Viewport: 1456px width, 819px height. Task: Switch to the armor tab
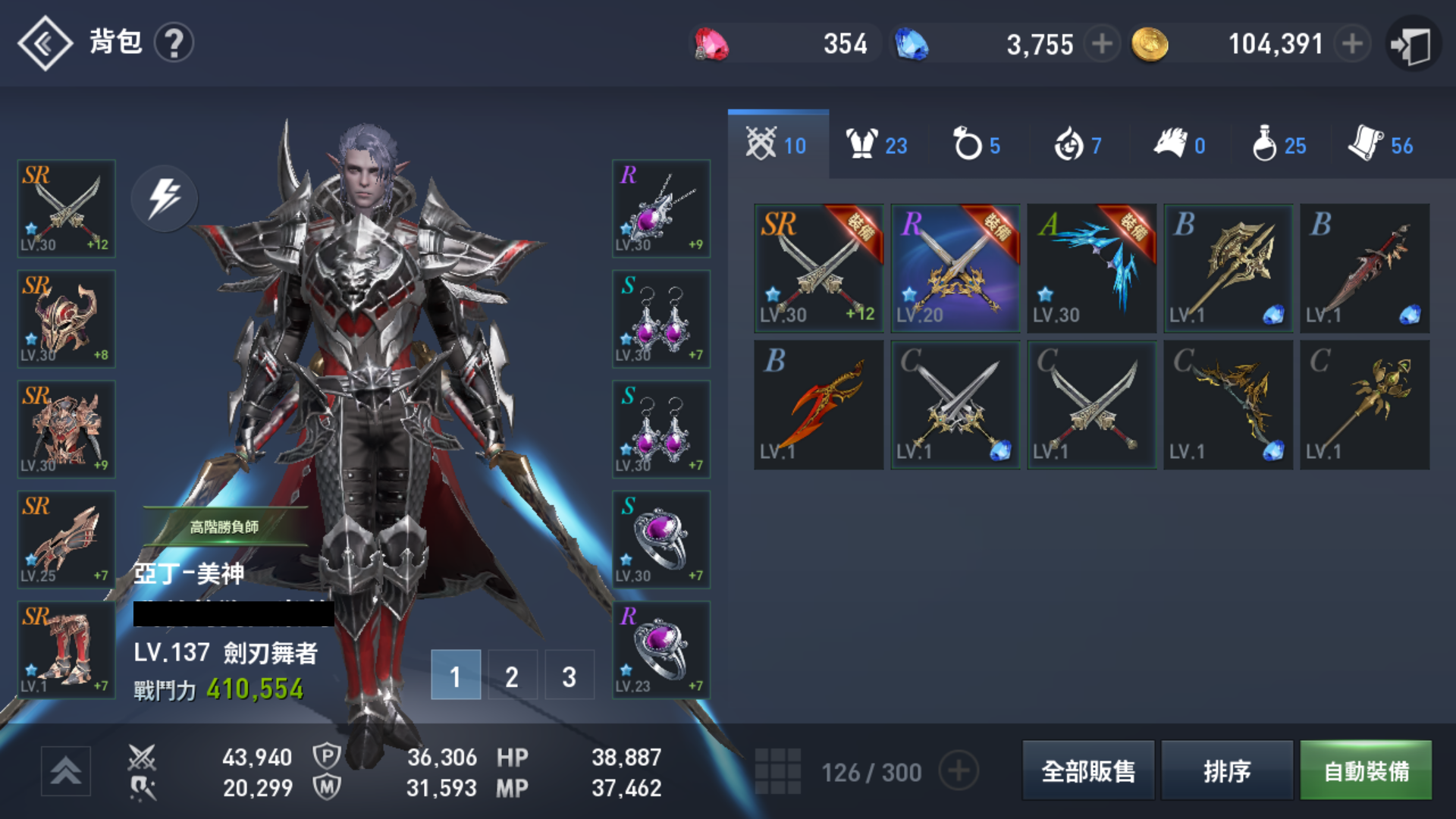pyautogui.click(x=877, y=144)
